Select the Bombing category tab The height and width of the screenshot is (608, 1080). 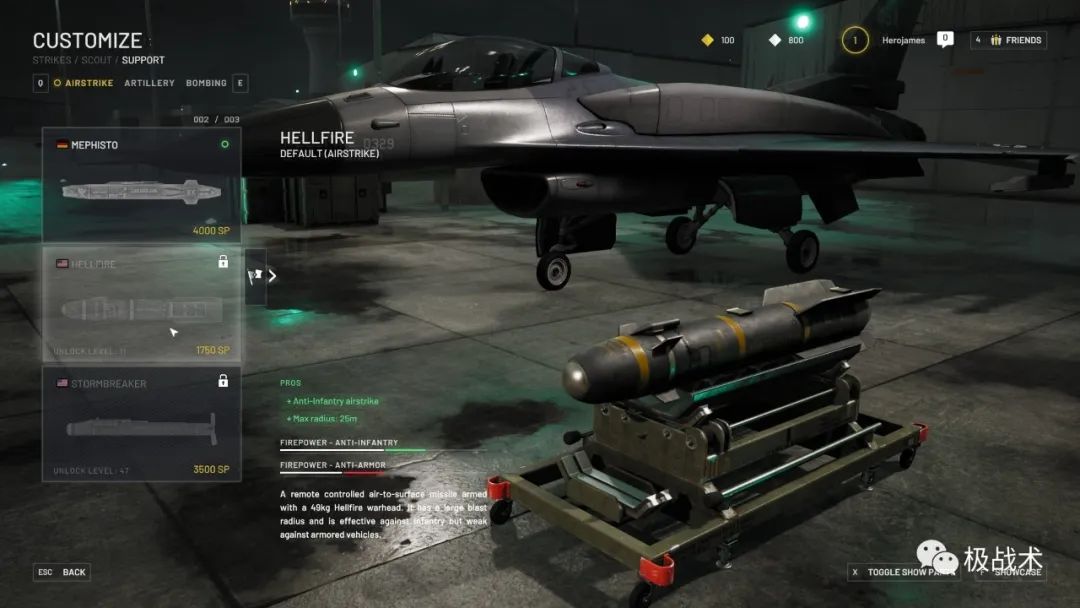(206, 83)
